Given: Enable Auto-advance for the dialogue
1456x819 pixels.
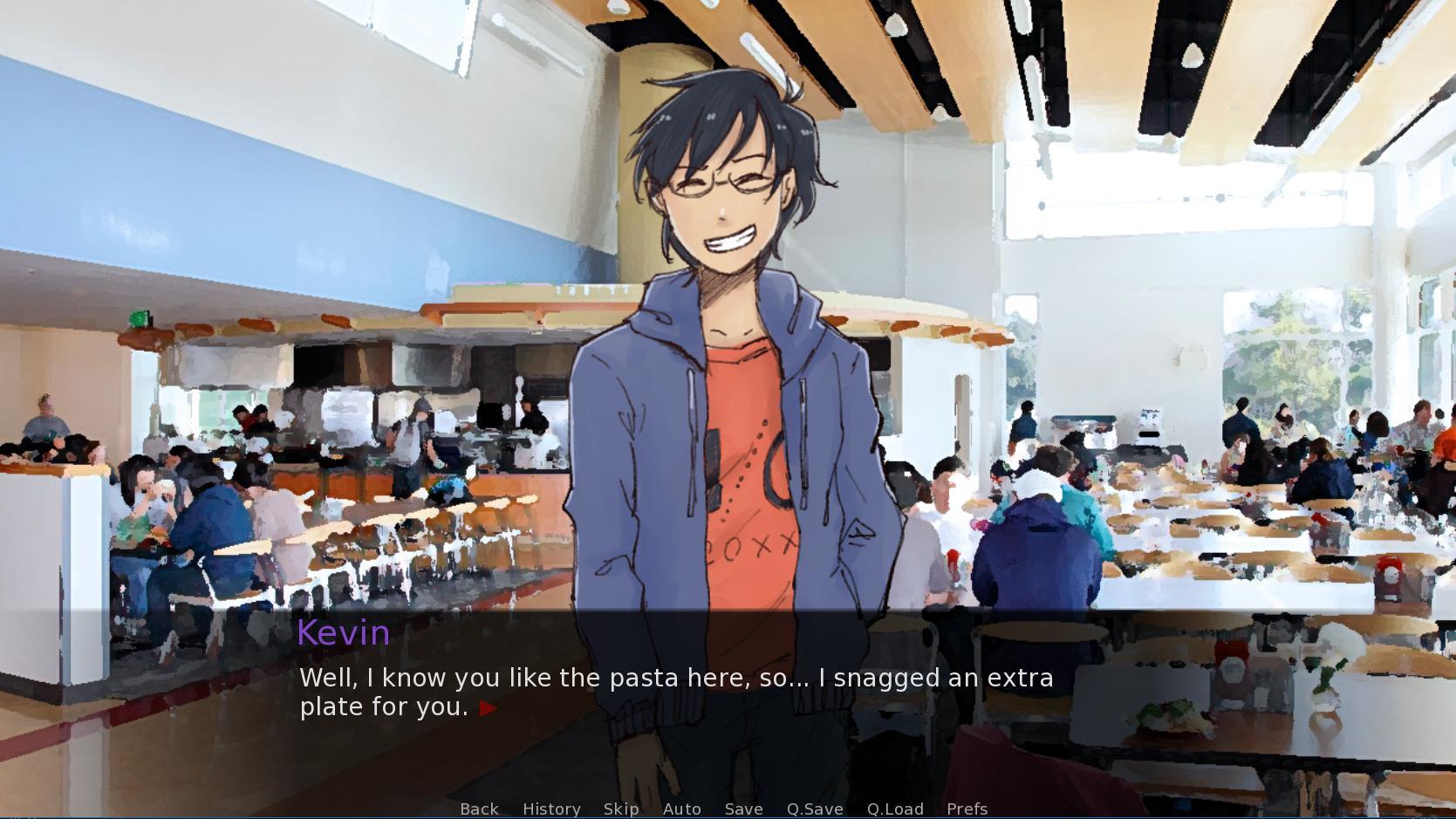Looking at the screenshot, I should (681, 809).
